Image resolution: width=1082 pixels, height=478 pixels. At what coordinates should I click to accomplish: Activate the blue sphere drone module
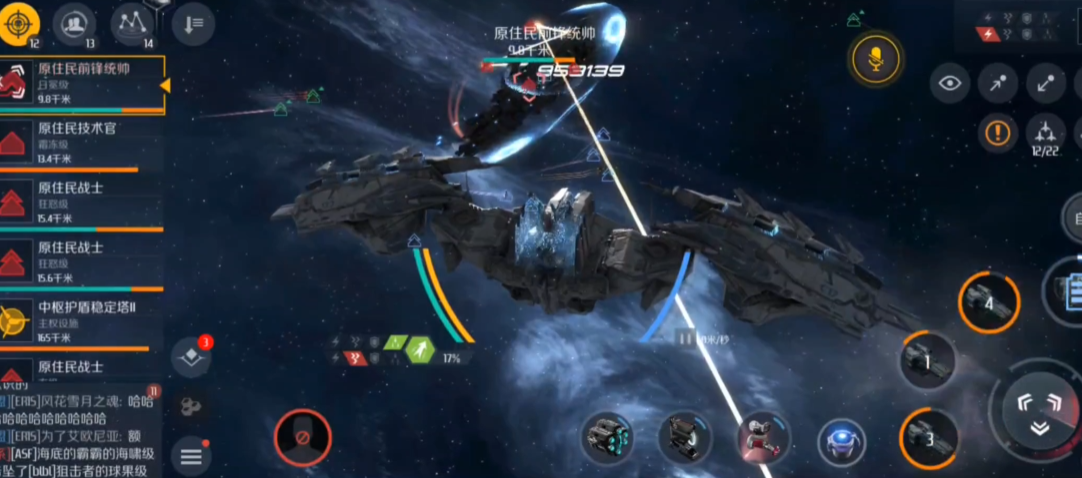tap(841, 441)
